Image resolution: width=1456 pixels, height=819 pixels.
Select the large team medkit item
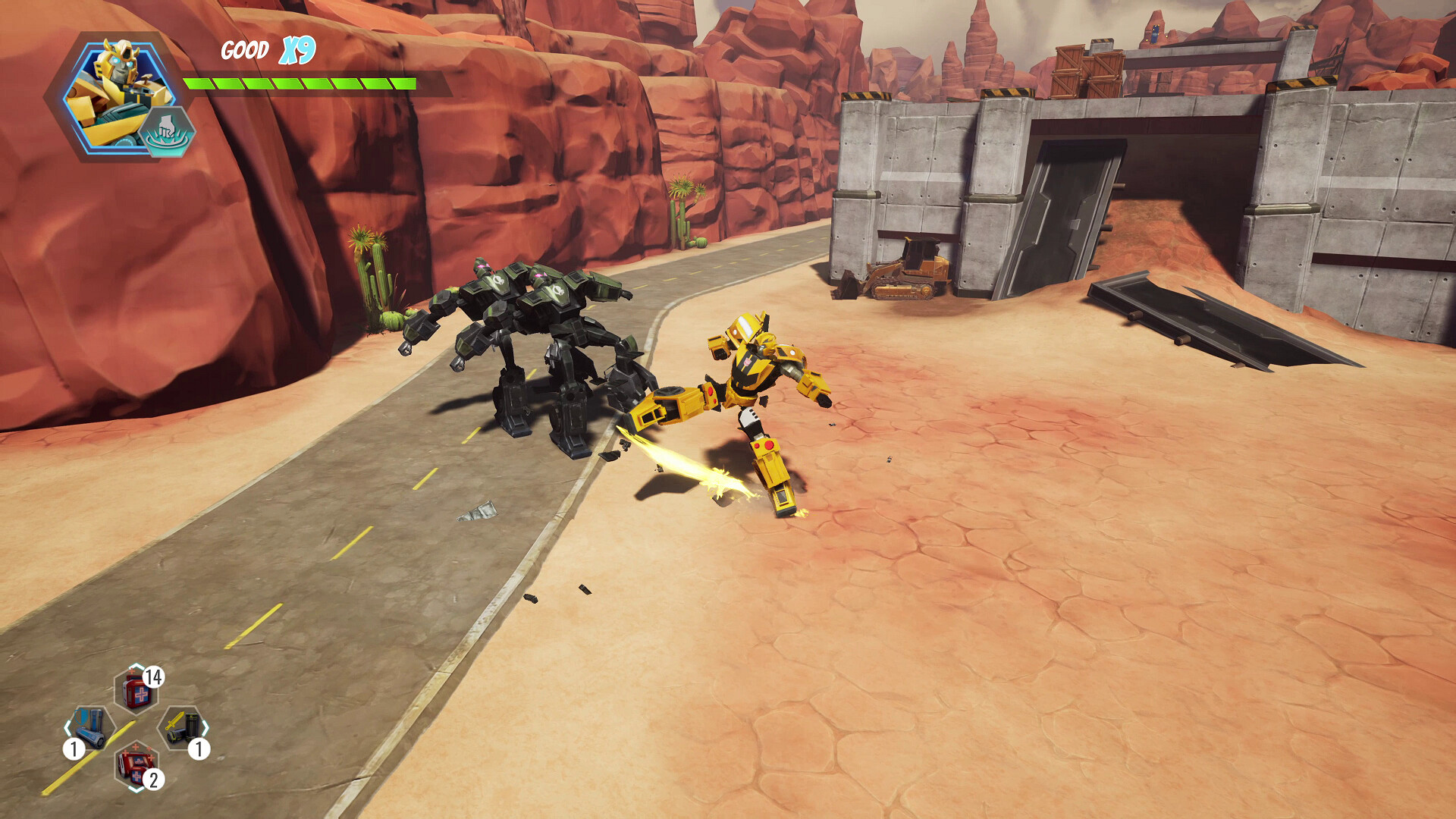coord(134,766)
